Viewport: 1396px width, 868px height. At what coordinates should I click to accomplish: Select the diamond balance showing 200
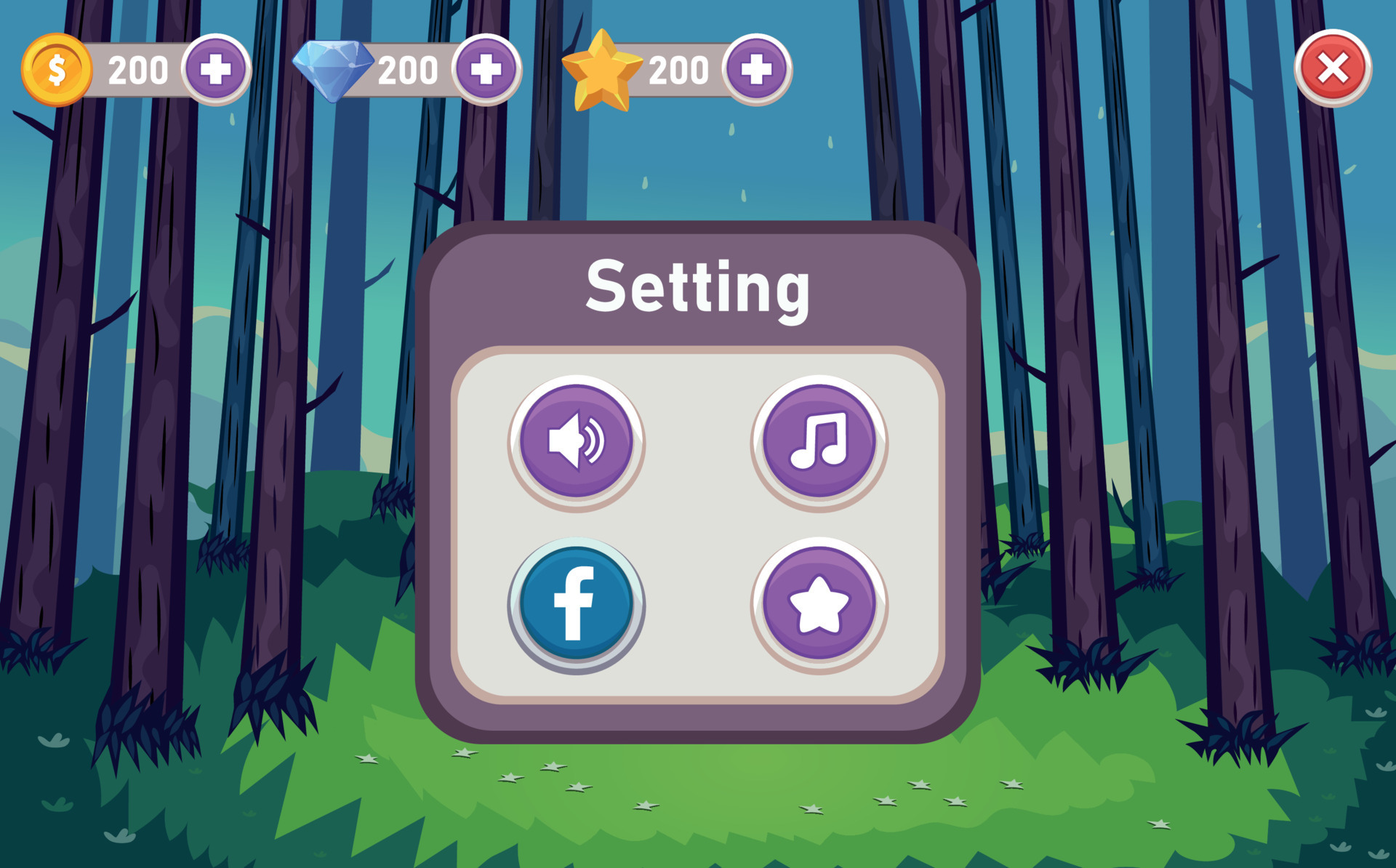407,70
